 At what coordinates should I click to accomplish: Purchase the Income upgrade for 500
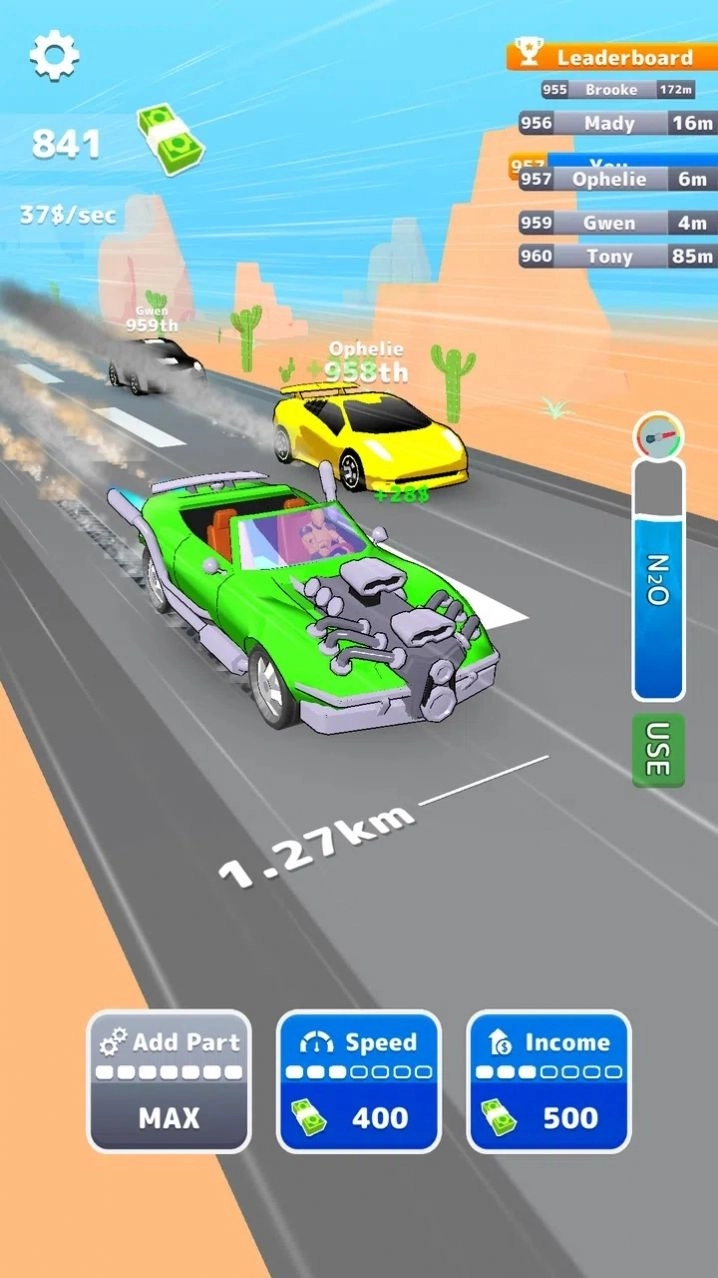coord(548,1081)
